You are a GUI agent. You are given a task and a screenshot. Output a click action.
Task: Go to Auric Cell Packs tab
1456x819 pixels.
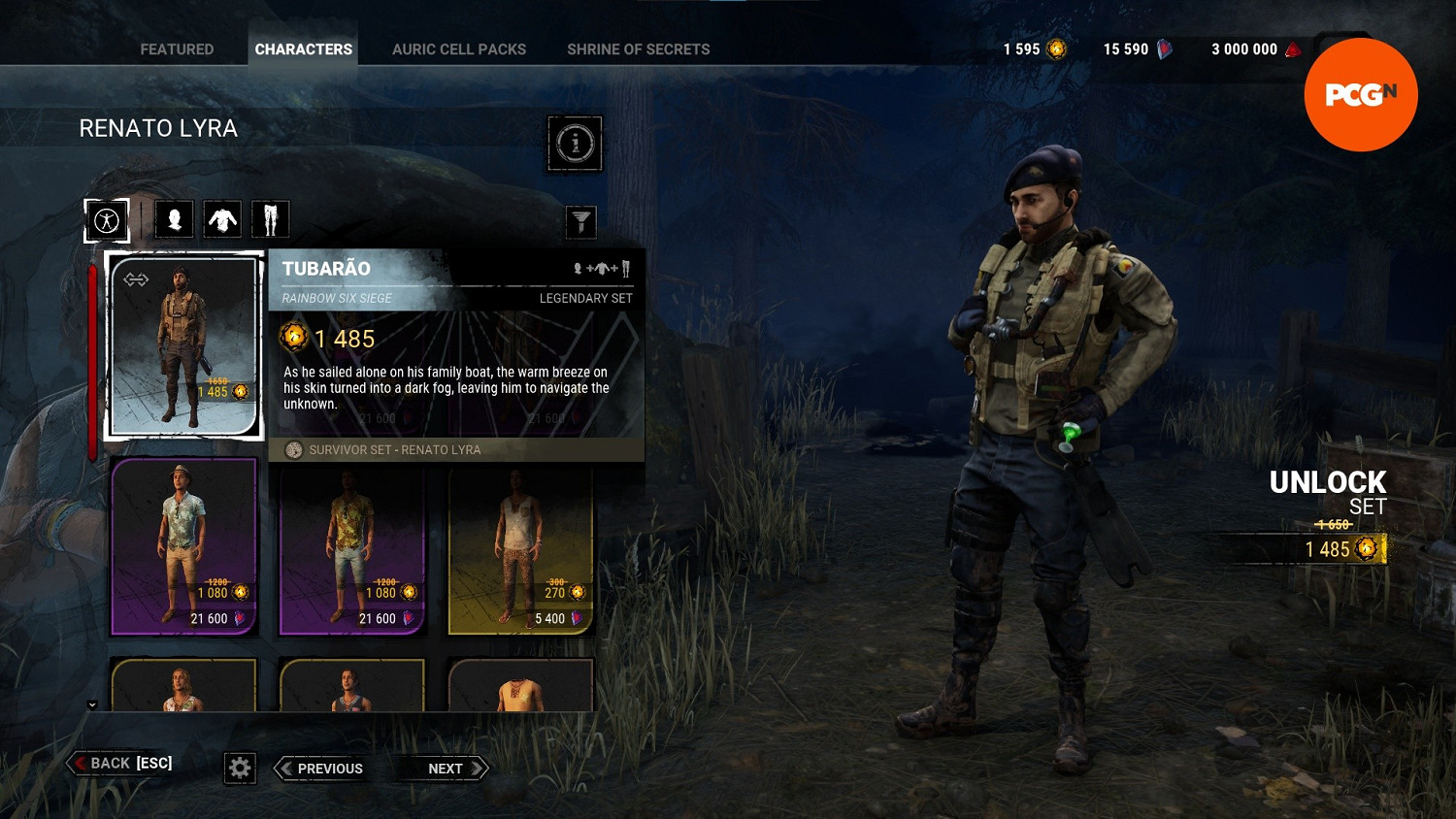(459, 49)
